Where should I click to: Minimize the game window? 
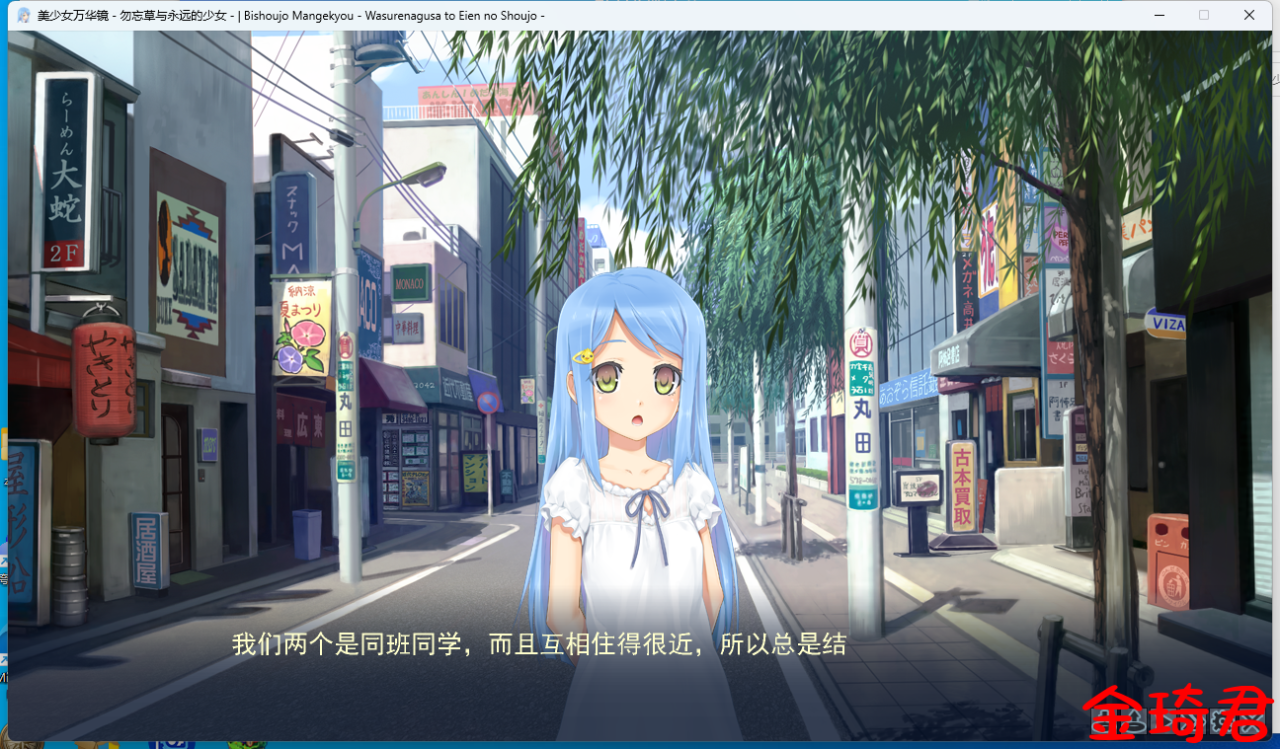click(x=1160, y=15)
